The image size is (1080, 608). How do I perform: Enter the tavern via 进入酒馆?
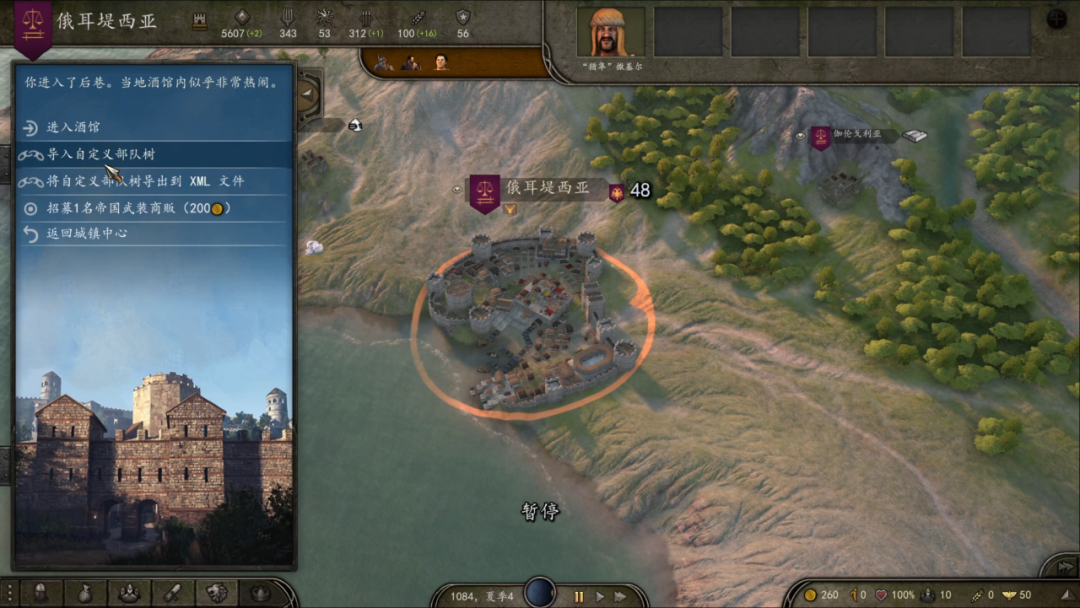[72, 128]
